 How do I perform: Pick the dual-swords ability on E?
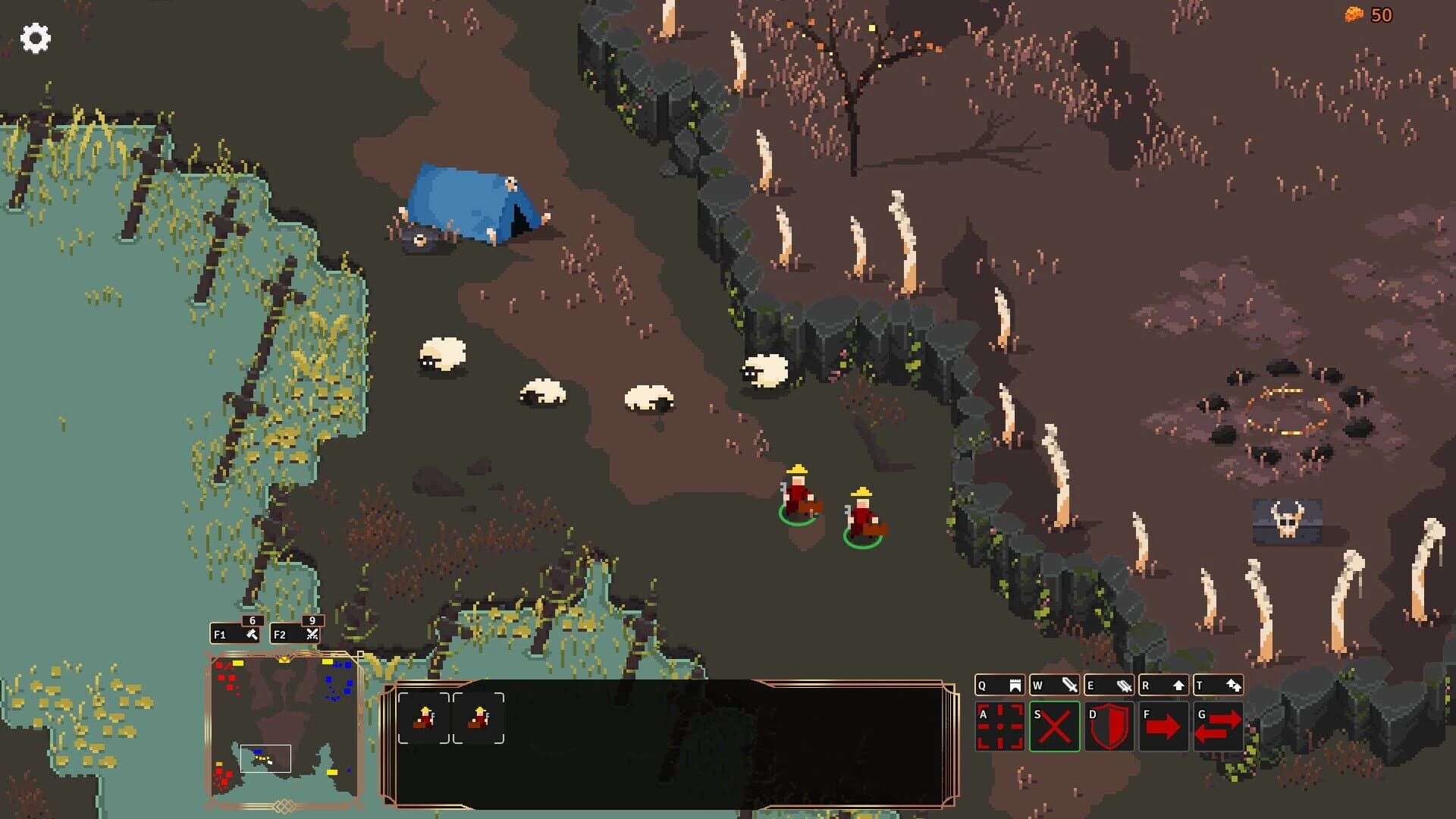coord(1109,685)
